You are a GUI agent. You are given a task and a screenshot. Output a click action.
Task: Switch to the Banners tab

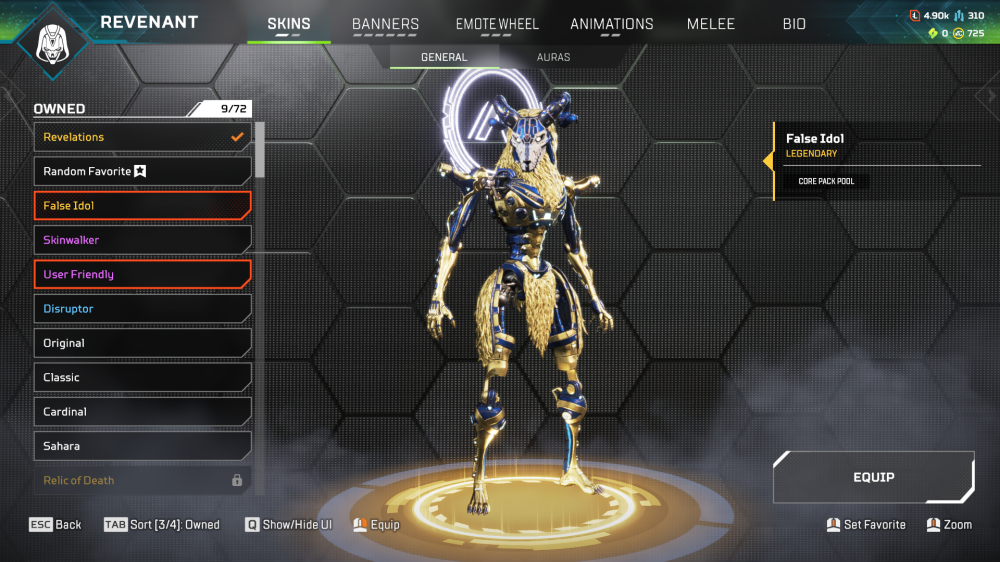[385, 24]
